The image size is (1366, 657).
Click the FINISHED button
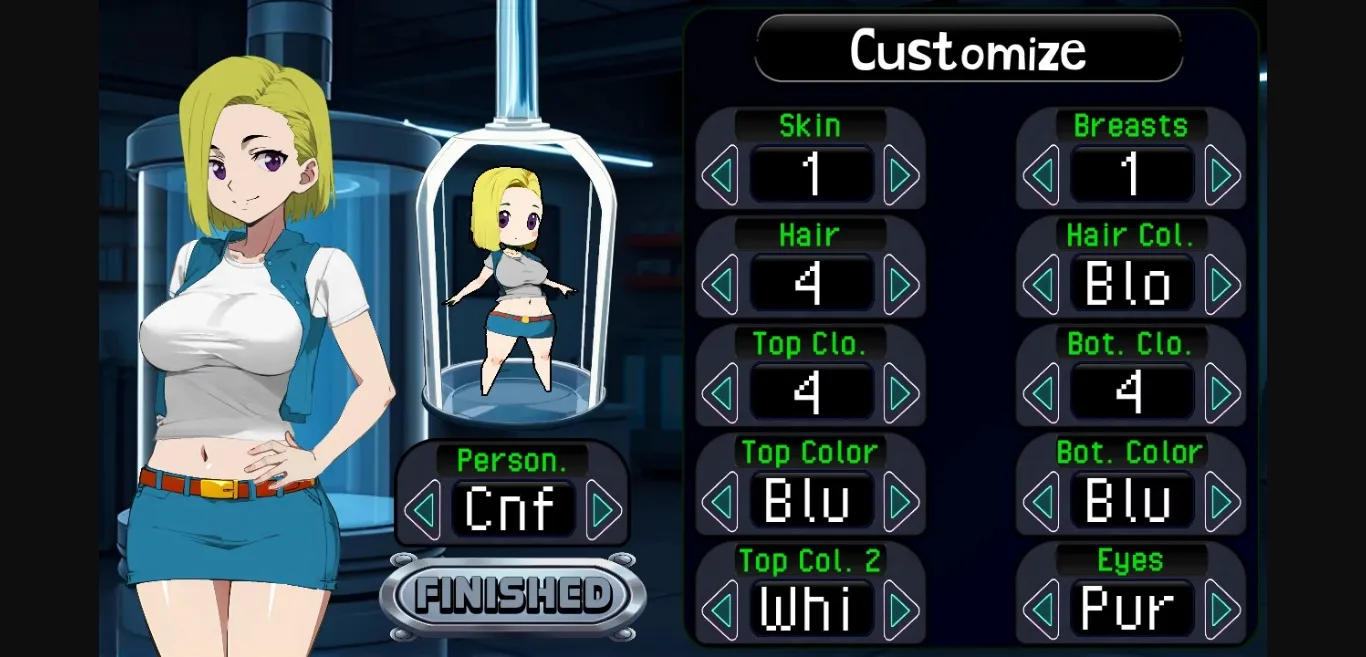(x=513, y=596)
